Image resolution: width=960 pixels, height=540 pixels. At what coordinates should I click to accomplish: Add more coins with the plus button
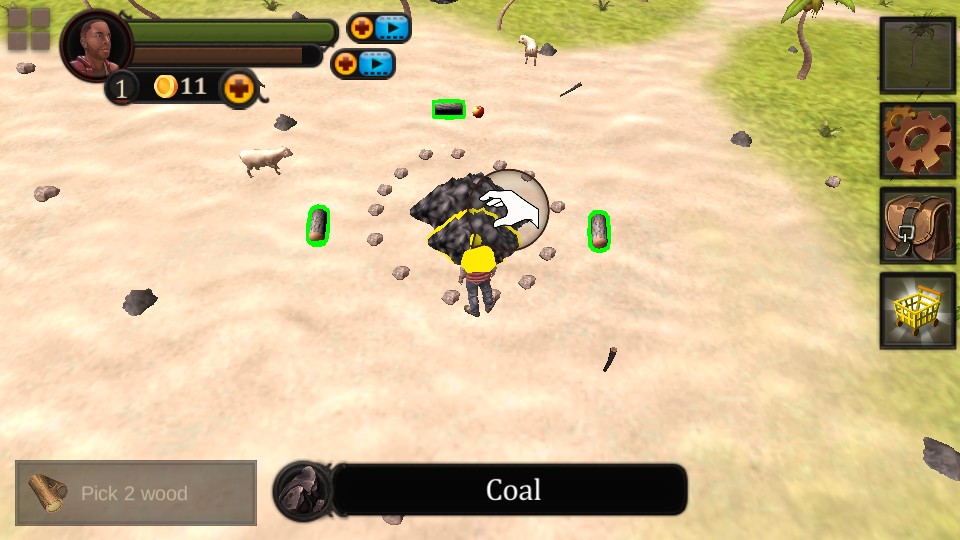point(238,88)
